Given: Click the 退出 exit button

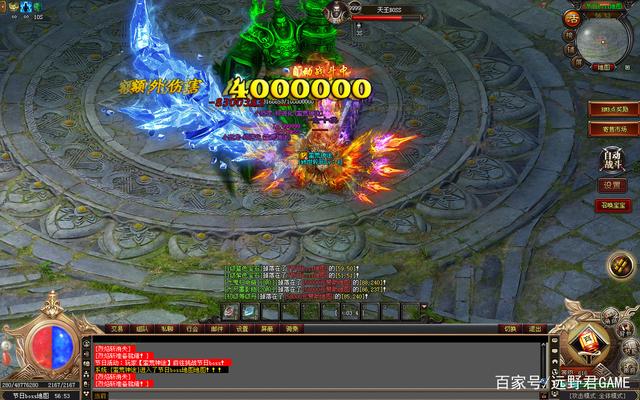Looking at the screenshot, I should point(535,328).
